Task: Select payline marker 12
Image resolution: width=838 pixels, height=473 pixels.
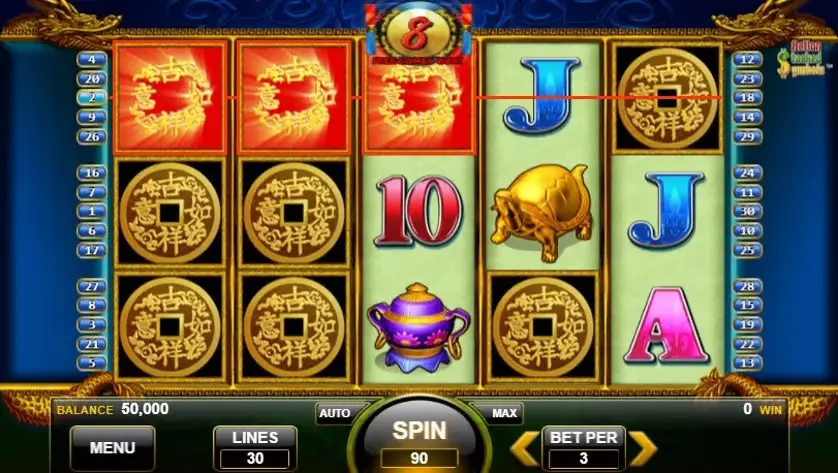Action: (746, 60)
